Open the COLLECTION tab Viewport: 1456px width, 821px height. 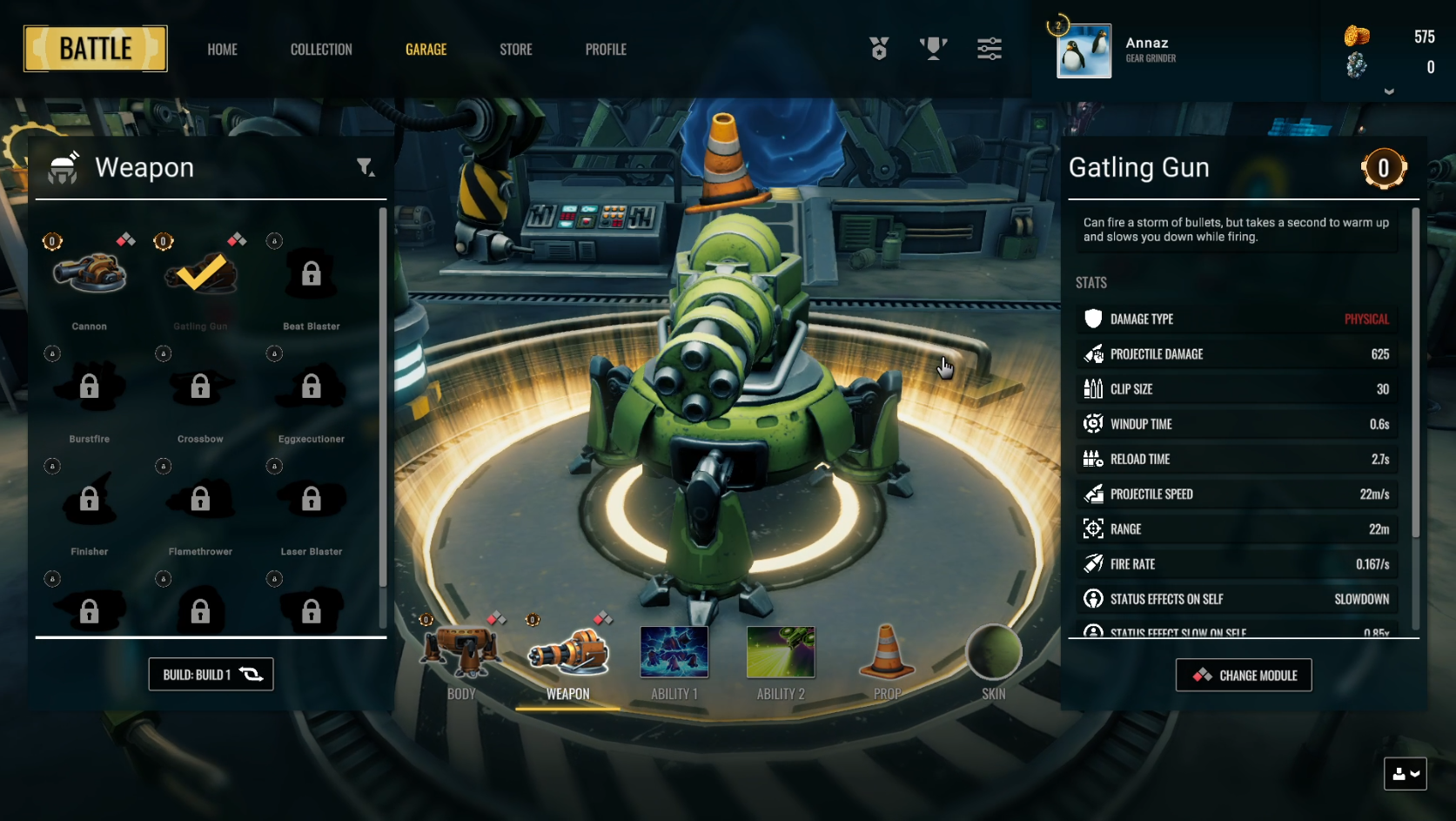pos(321,50)
